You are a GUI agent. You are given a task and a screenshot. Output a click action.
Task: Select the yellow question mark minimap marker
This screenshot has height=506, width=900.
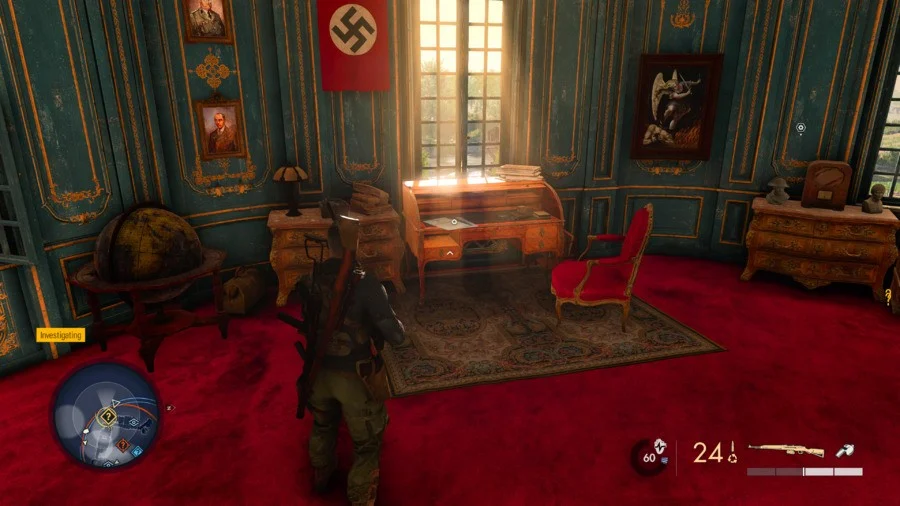(108, 417)
